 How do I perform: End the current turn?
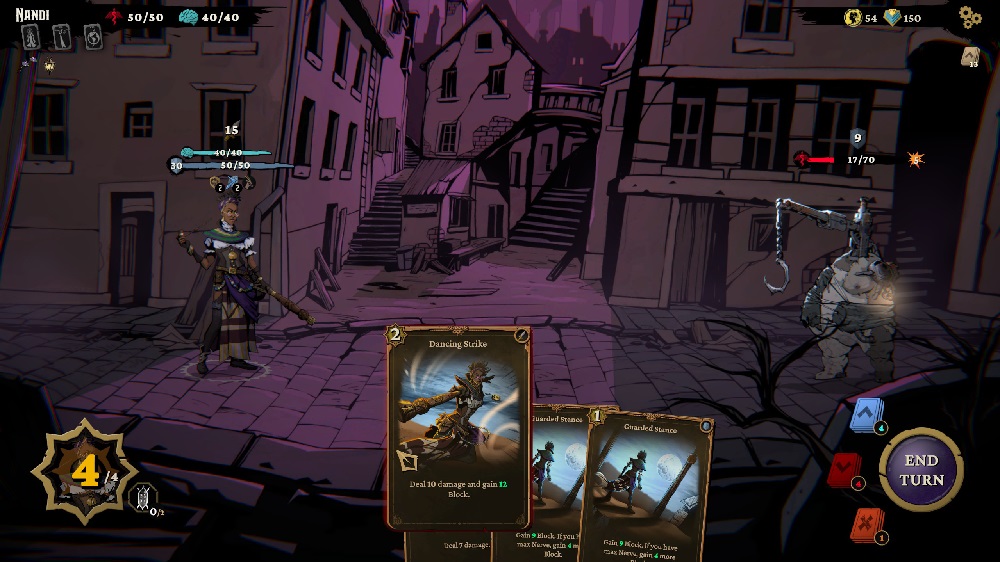[x=921, y=470]
